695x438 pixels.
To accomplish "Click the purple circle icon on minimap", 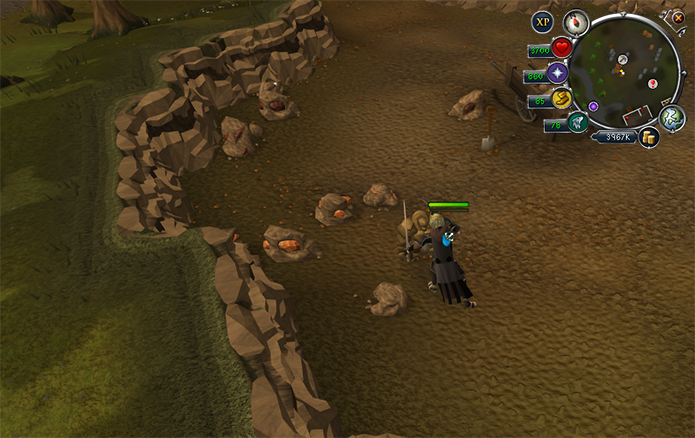I will (x=593, y=105).
